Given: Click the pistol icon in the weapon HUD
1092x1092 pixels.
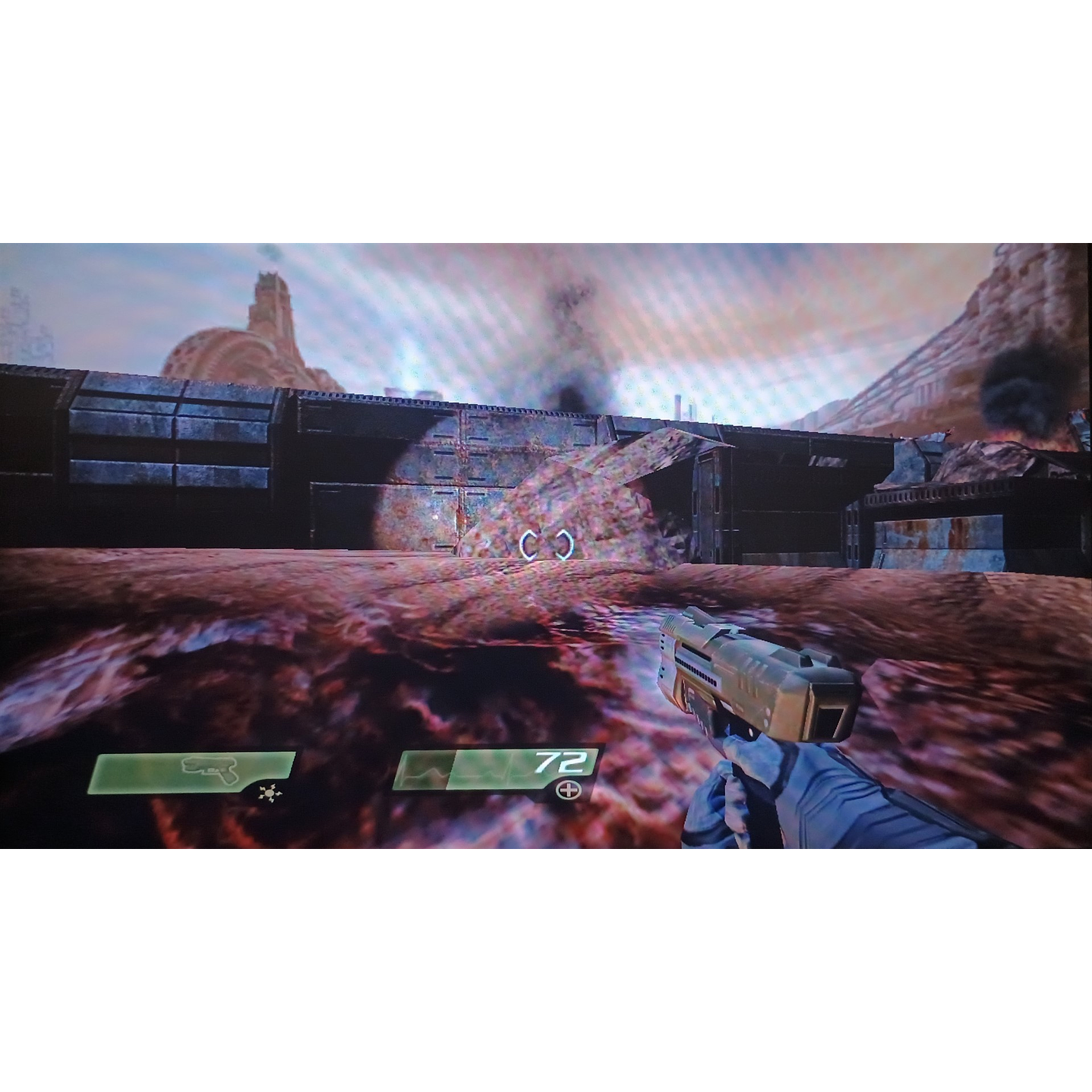Looking at the screenshot, I should [x=209, y=769].
